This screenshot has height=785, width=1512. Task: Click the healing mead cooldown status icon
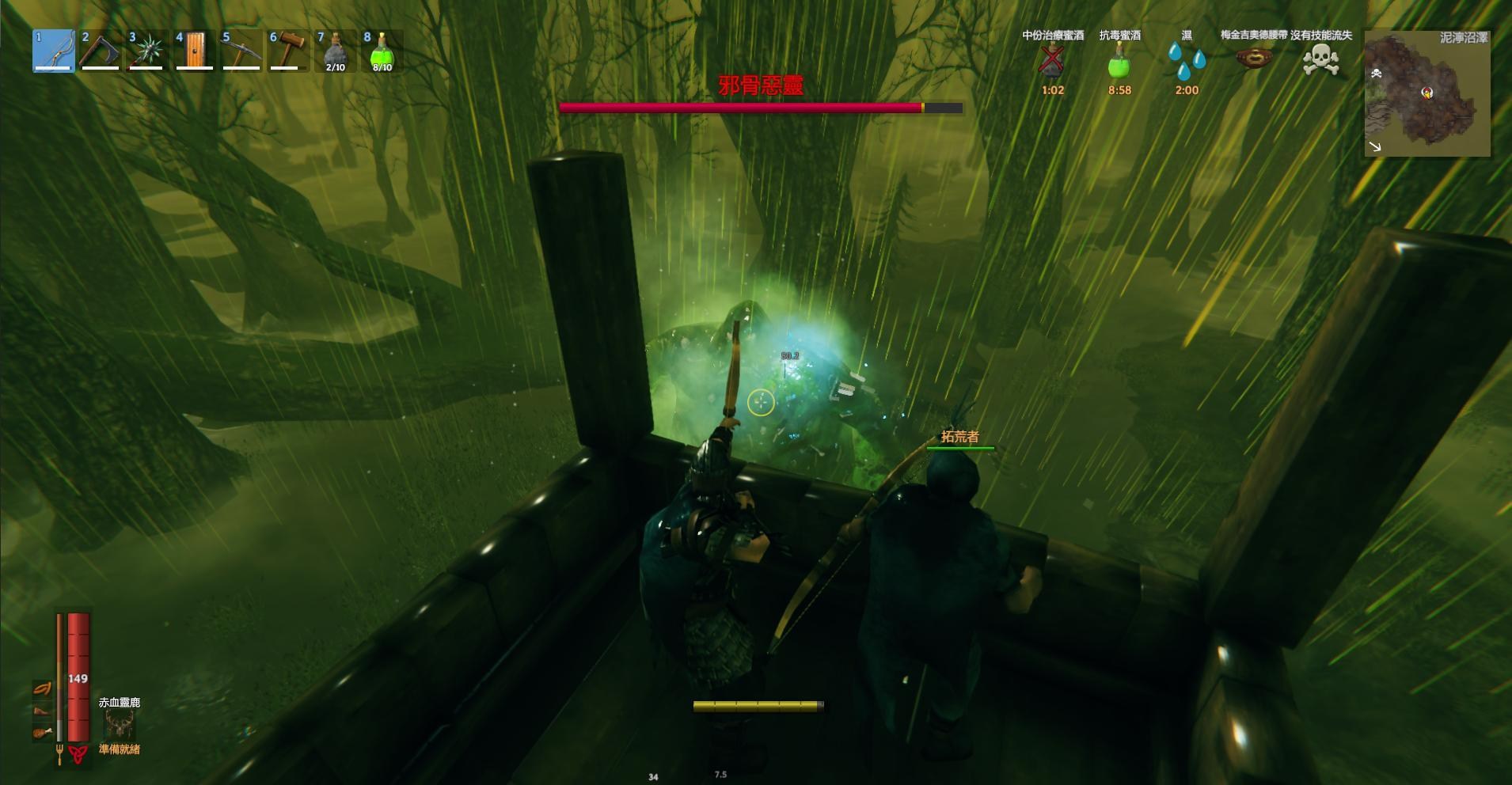click(1052, 60)
